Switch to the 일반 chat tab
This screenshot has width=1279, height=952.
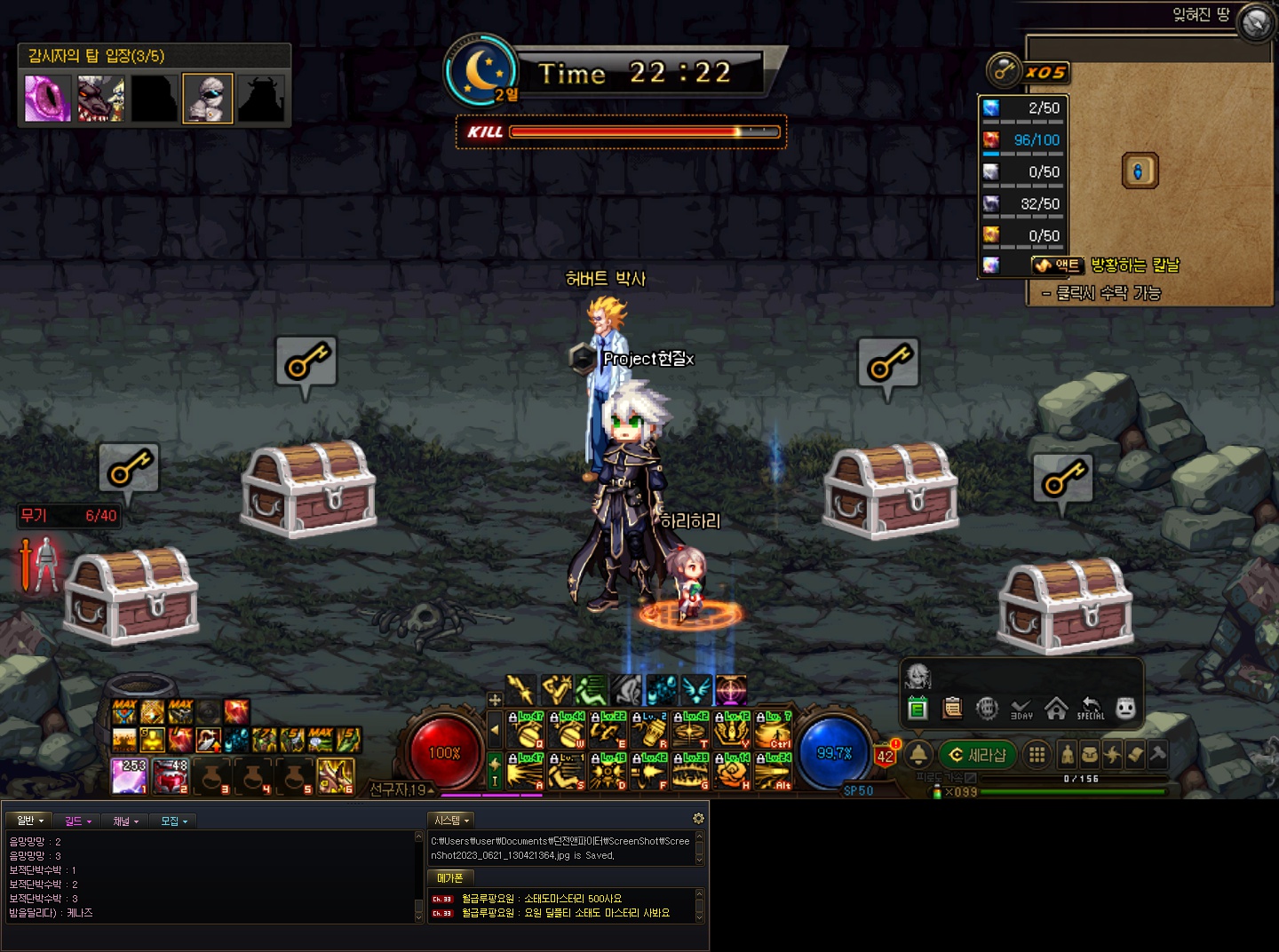[x=29, y=821]
